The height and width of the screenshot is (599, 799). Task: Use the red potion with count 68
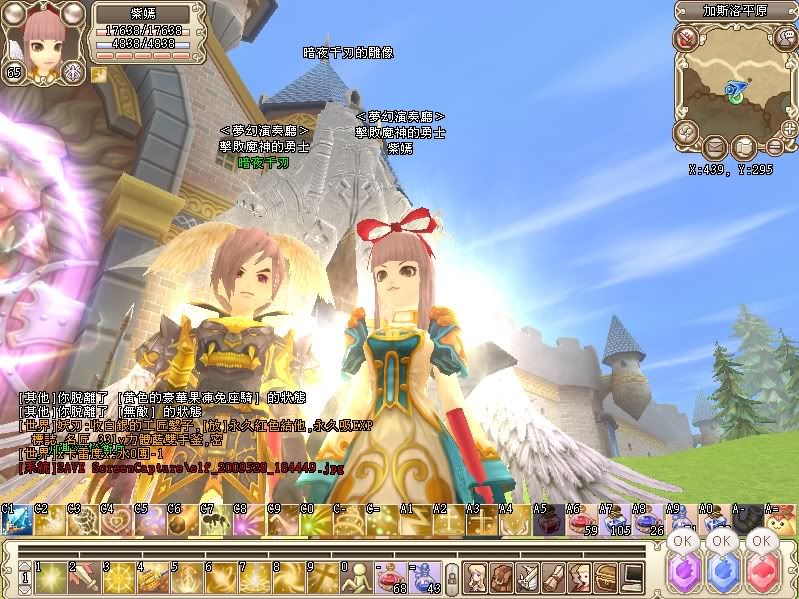(x=387, y=576)
